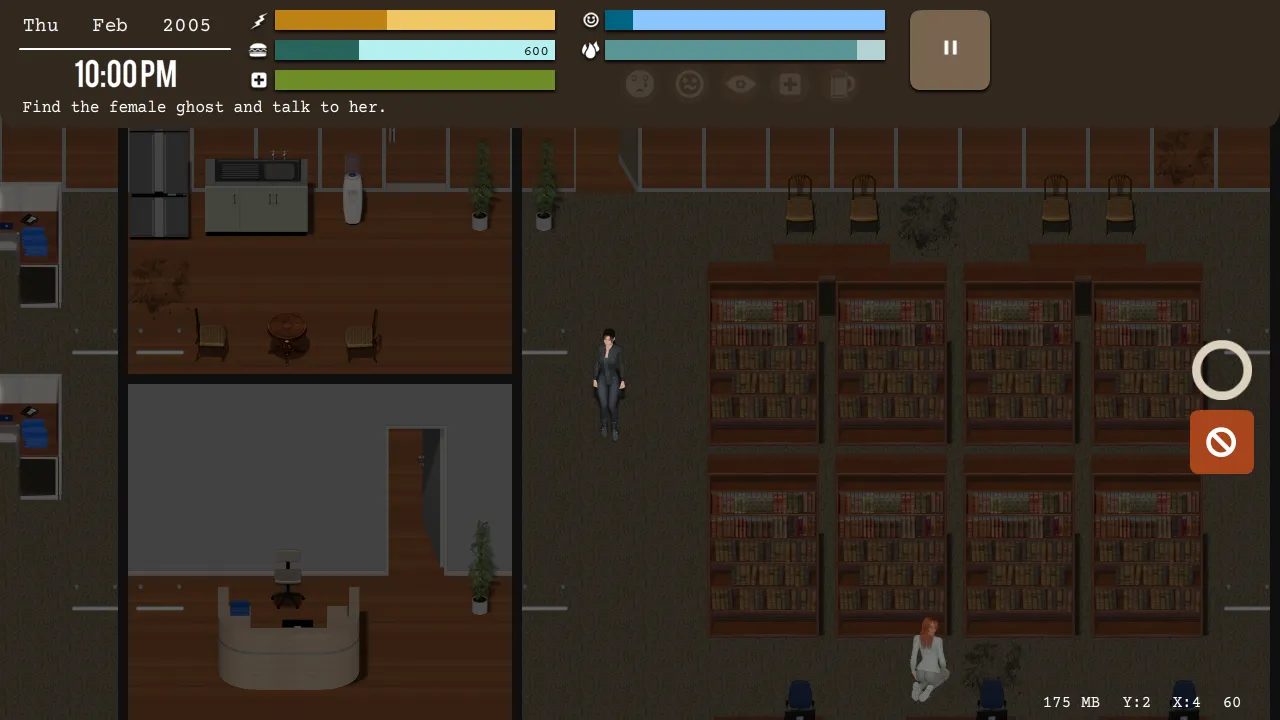Viewport: 1280px width, 720px height.
Task: Select the standing player character
Action: coord(610,385)
